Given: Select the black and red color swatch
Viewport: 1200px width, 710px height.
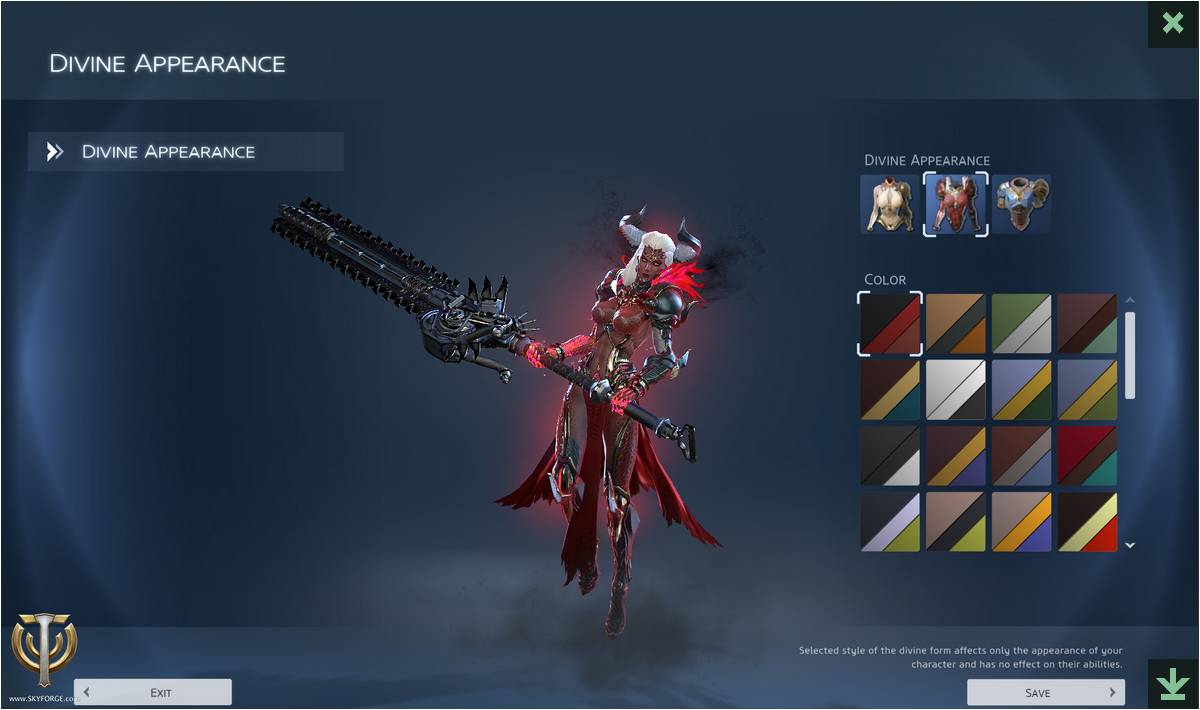Looking at the screenshot, I should (x=890, y=324).
